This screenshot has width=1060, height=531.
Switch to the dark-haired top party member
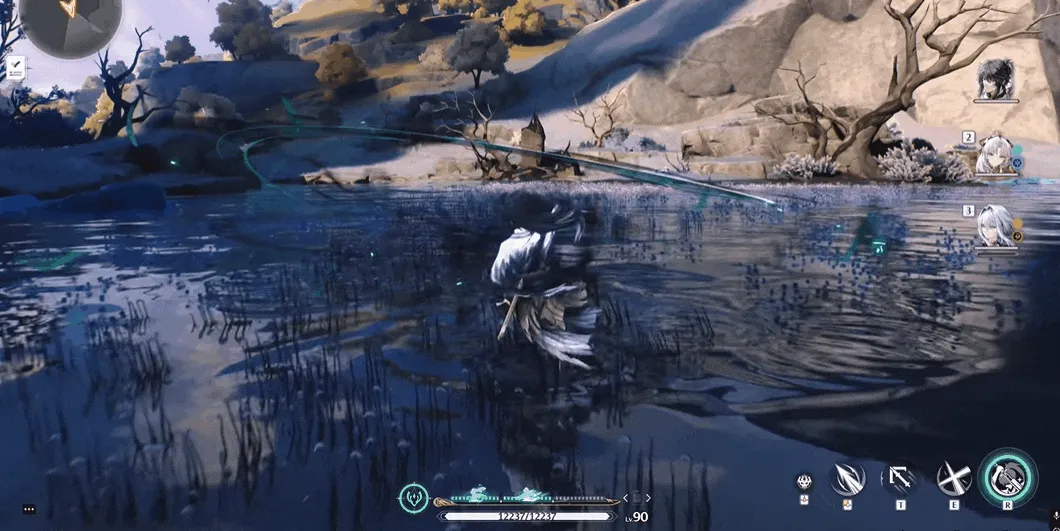[x=996, y=79]
